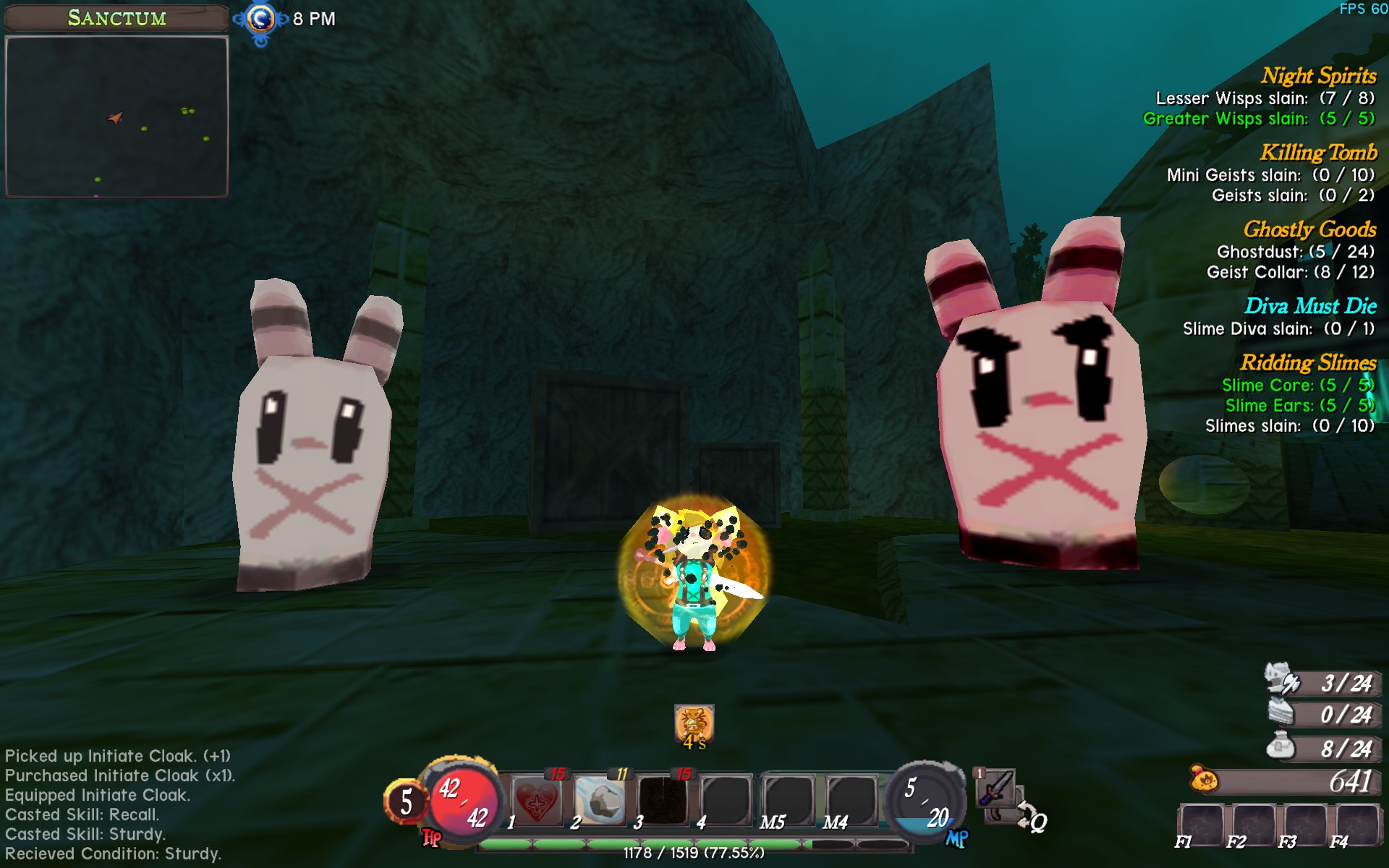Select the Night Spirits quest tracker entry
The image size is (1389, 868).
tap(1318, 76)
